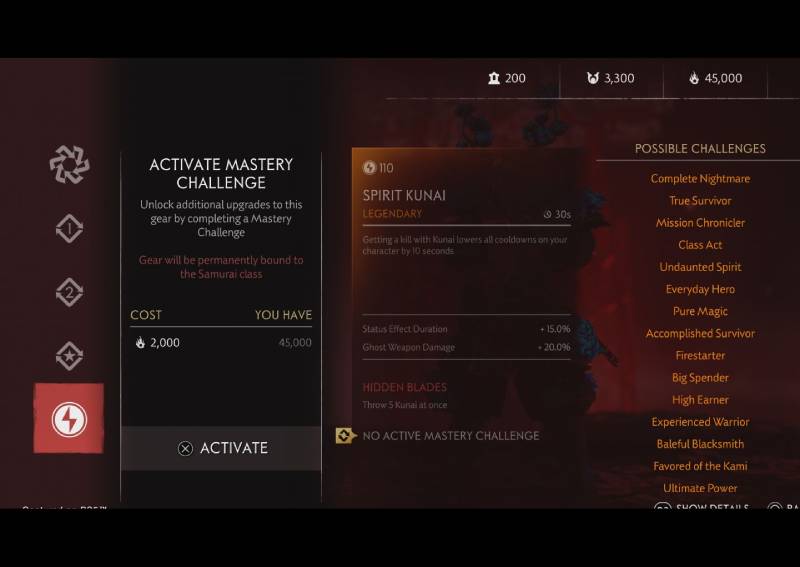
Task: Open the shuriken reroll icon tab
Action: click(69, 165)
